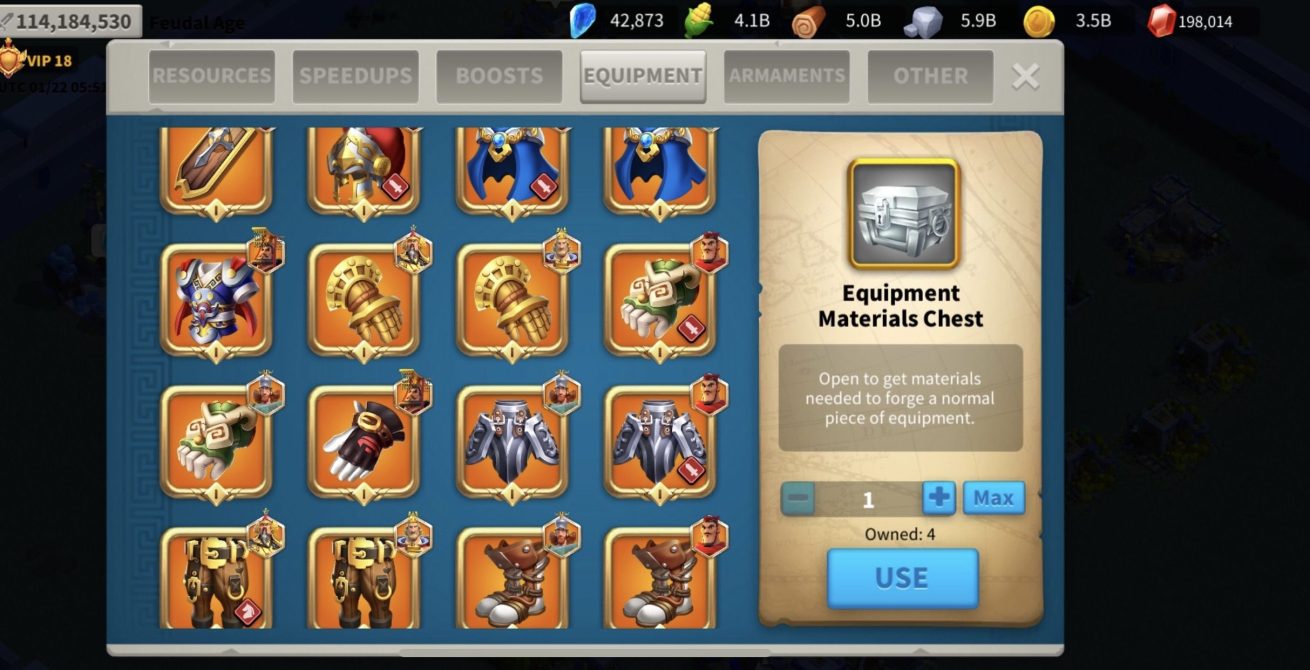
Task: Go to the Armaments tab
Action: click(787, 76)
